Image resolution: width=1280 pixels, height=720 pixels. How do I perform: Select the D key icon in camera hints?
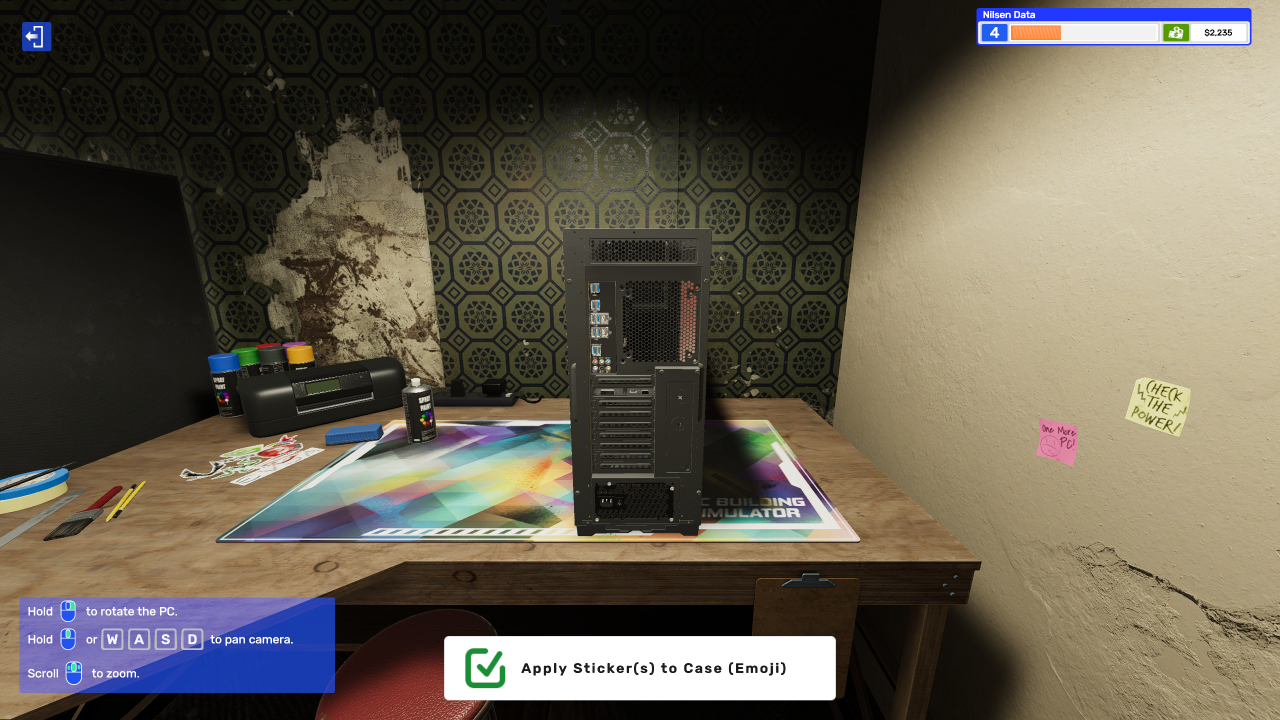point(191,639)
